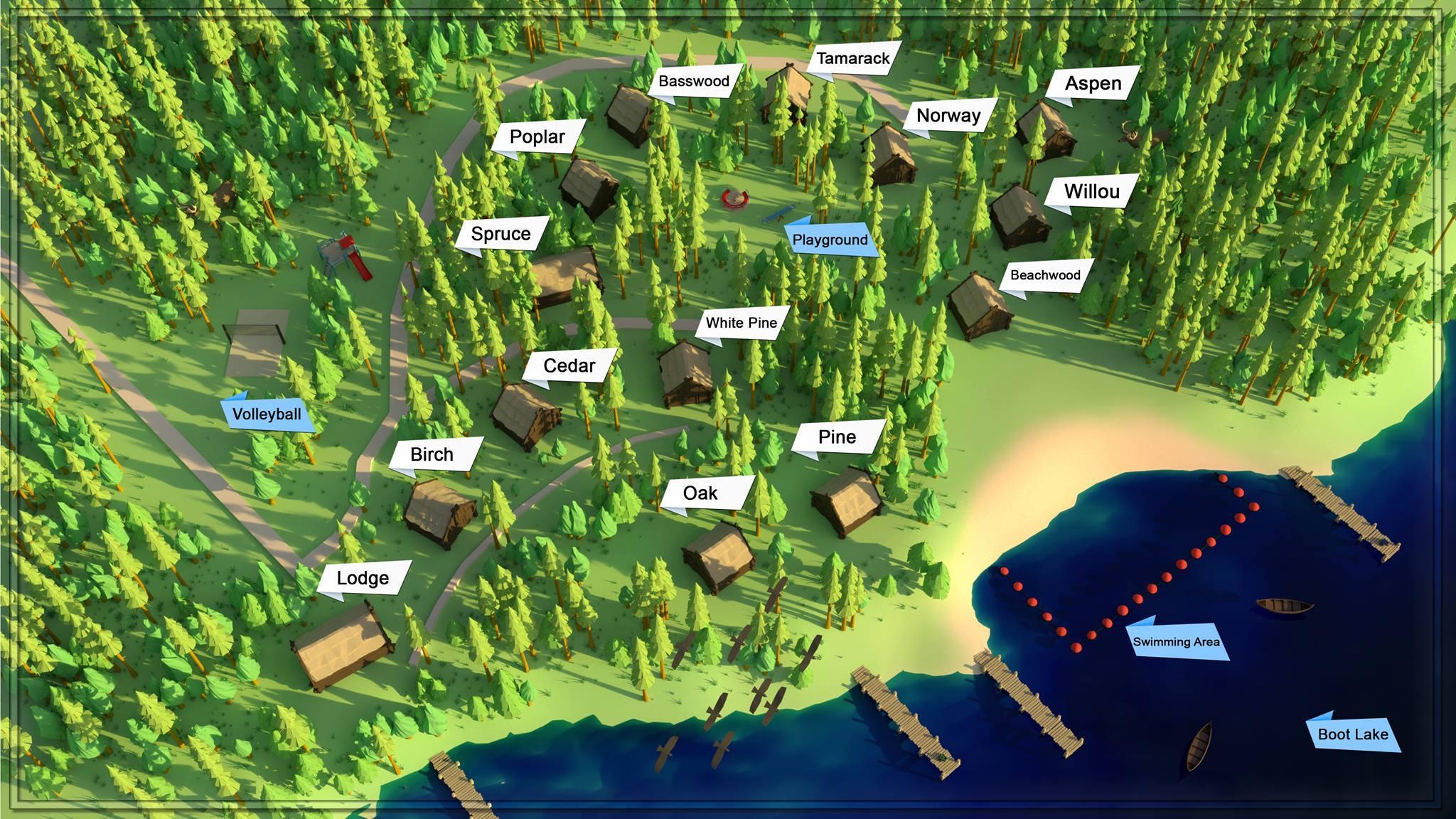Click the Willou cabin marker

(1091, 192)
